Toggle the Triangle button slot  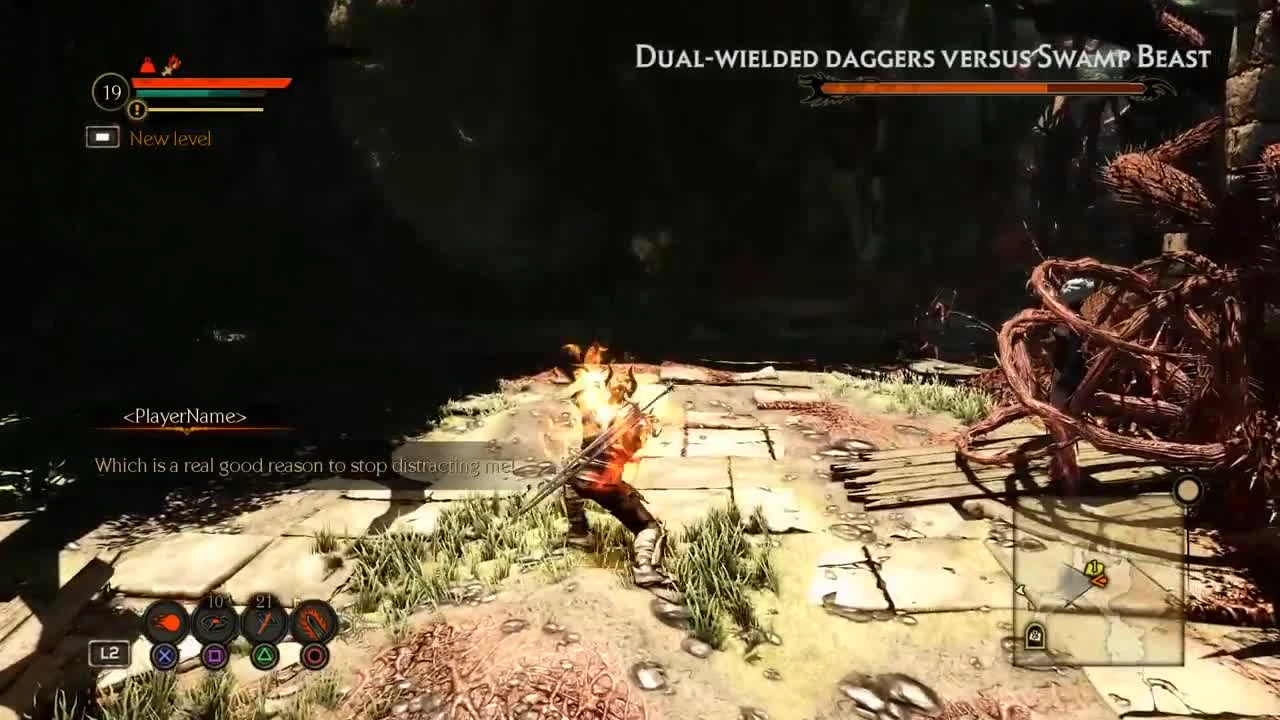pyautogui.click(x=263, y=655)
